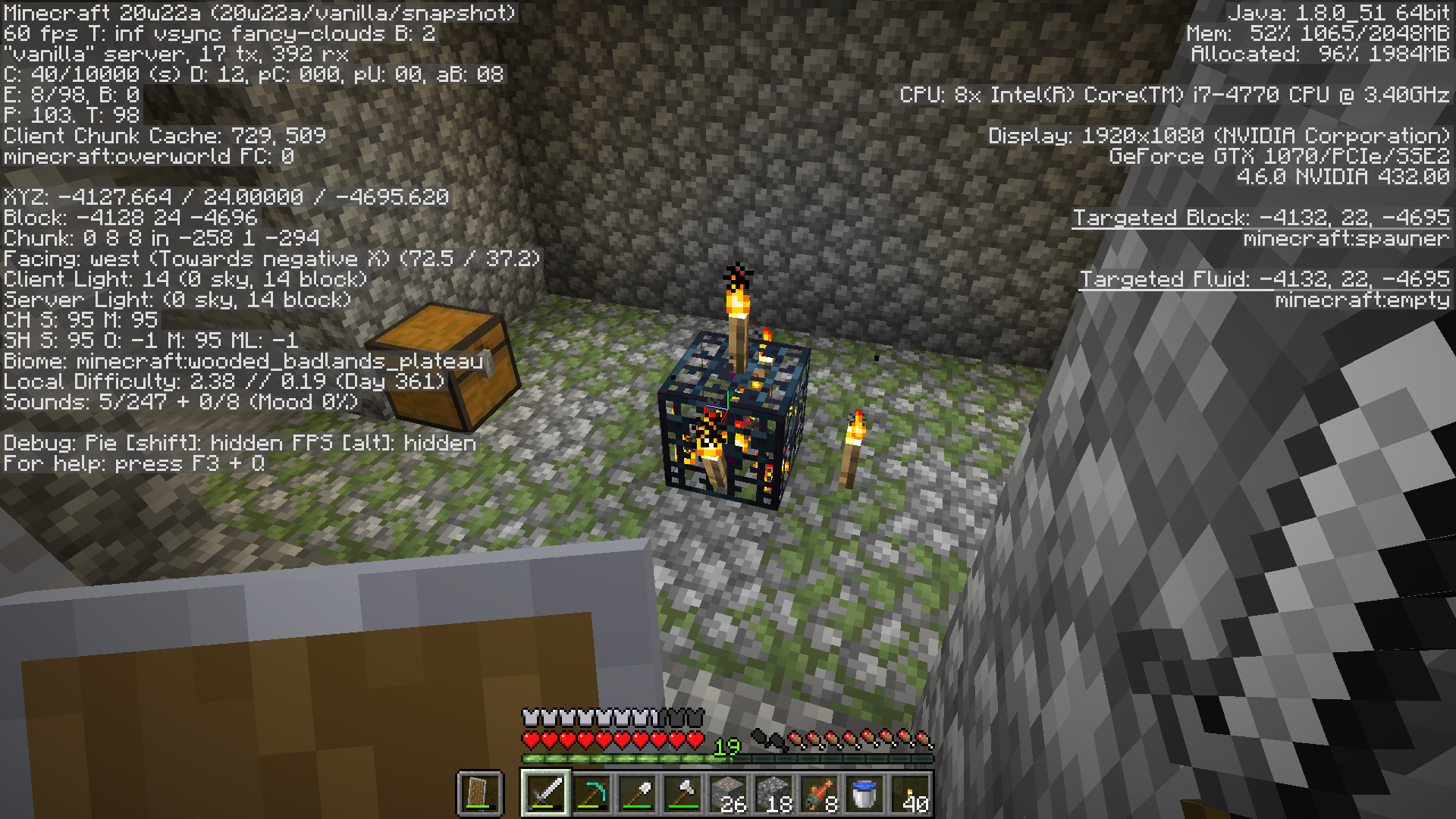Pick the ore block stack of 26

click(728, 793)
